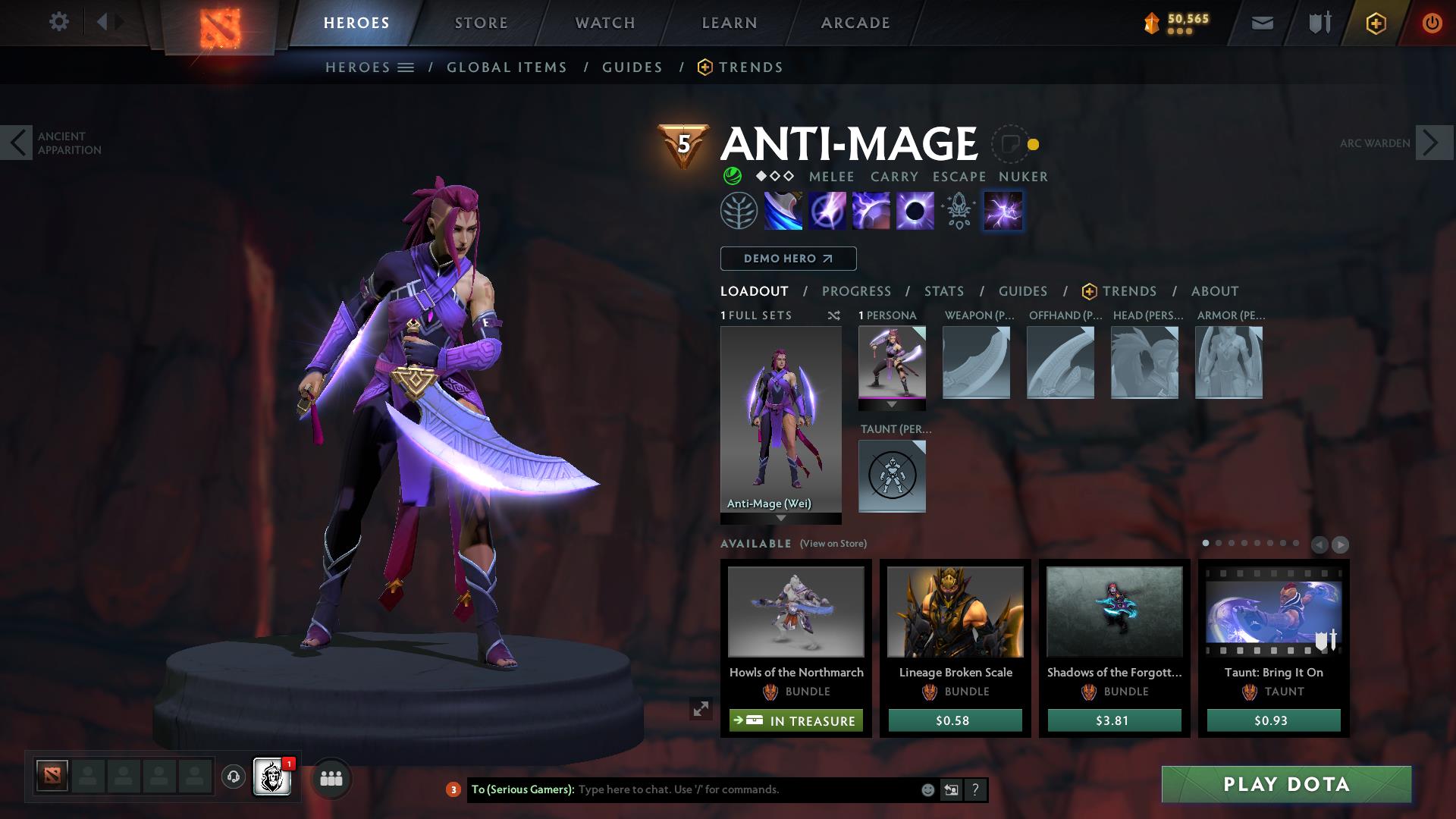The height and width of the screenshot is (819, 1456).
Task: Open Dota Plus hexagon icon in top bar
Action: click(x=1375, y=23)
